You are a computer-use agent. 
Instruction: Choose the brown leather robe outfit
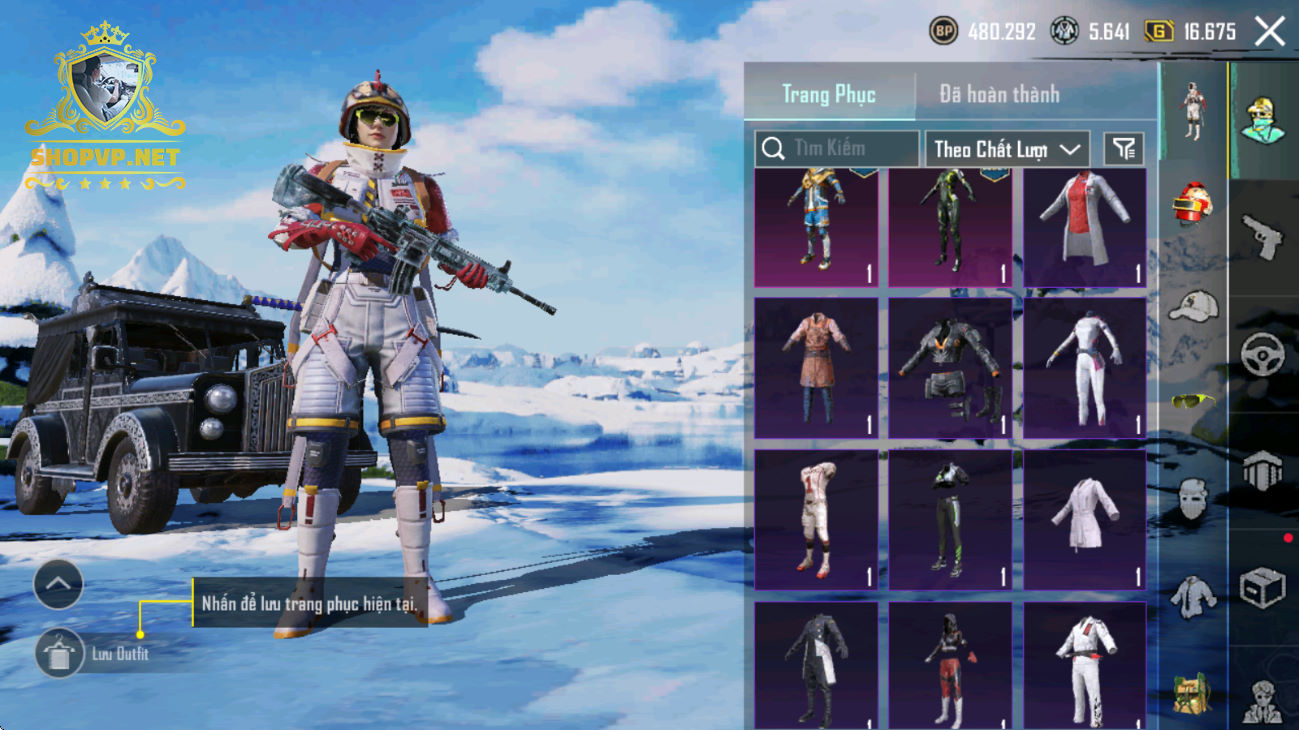coord(816,368)
